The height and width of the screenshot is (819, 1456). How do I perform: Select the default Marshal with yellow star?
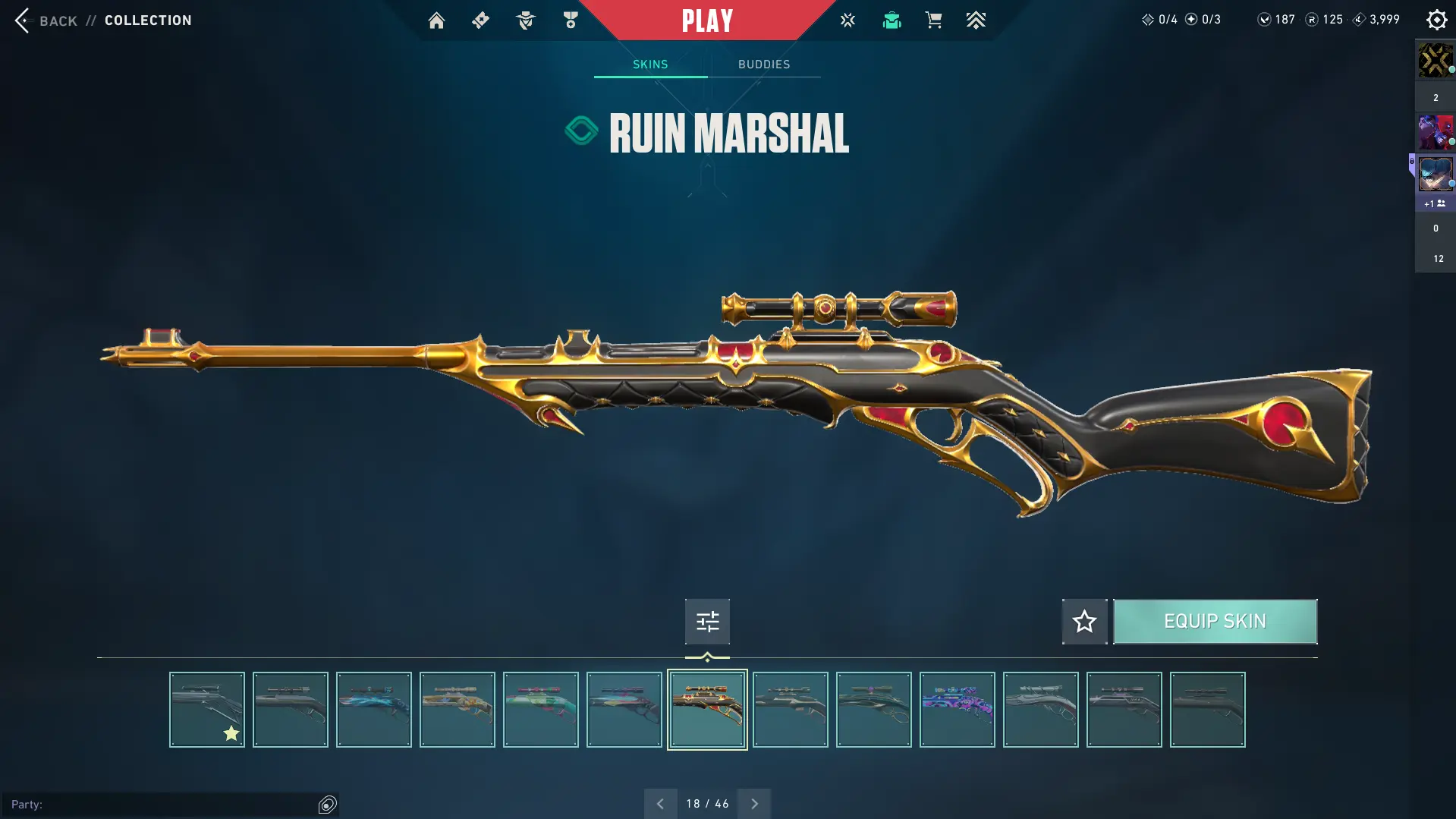(x=207, y=710)
